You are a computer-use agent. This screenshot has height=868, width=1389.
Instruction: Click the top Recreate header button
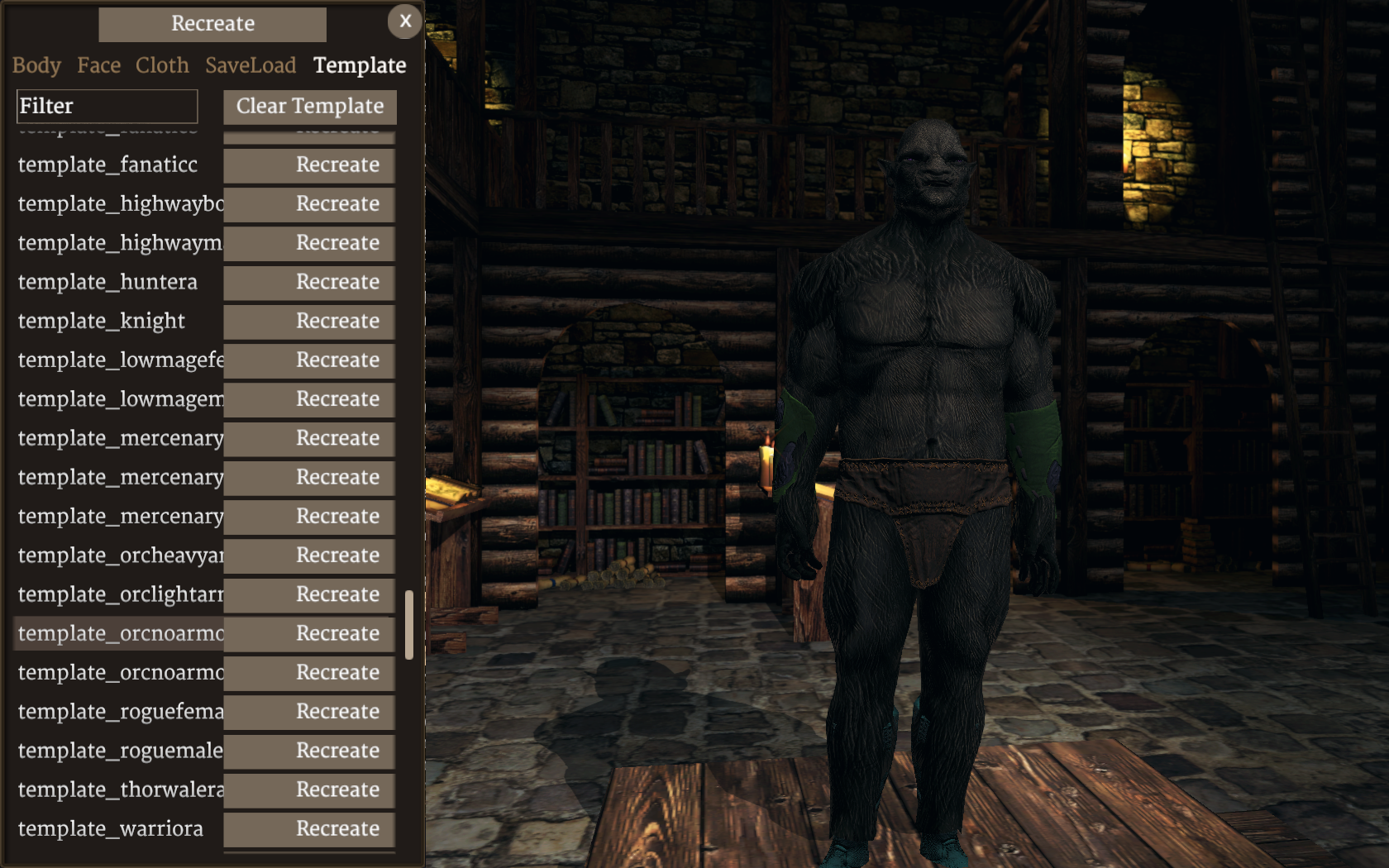pyautogui.click(x=212, y=24)
